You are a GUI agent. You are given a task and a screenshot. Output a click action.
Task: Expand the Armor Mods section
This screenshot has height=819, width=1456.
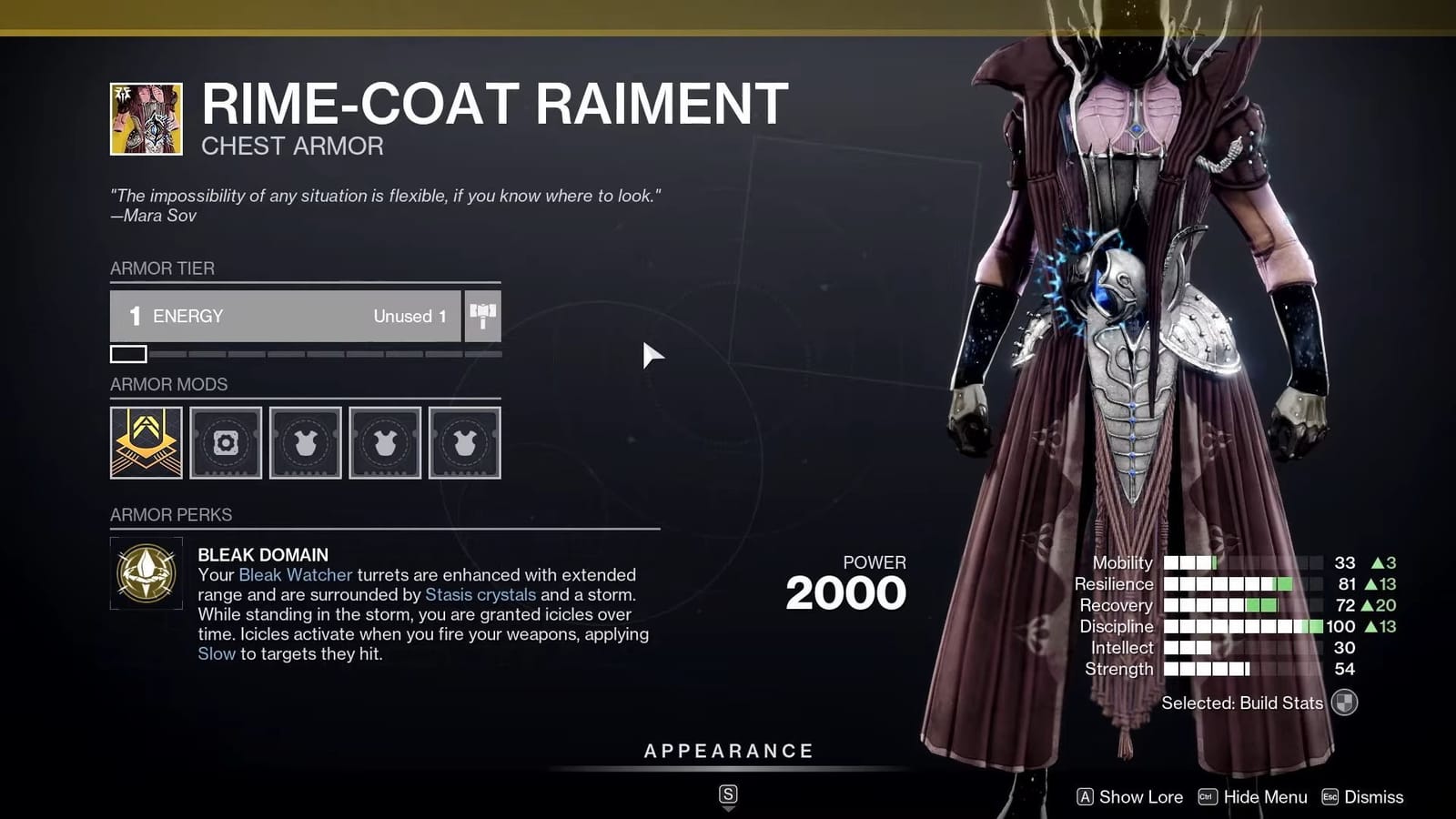pyautogui.click(x=169, y=385)
